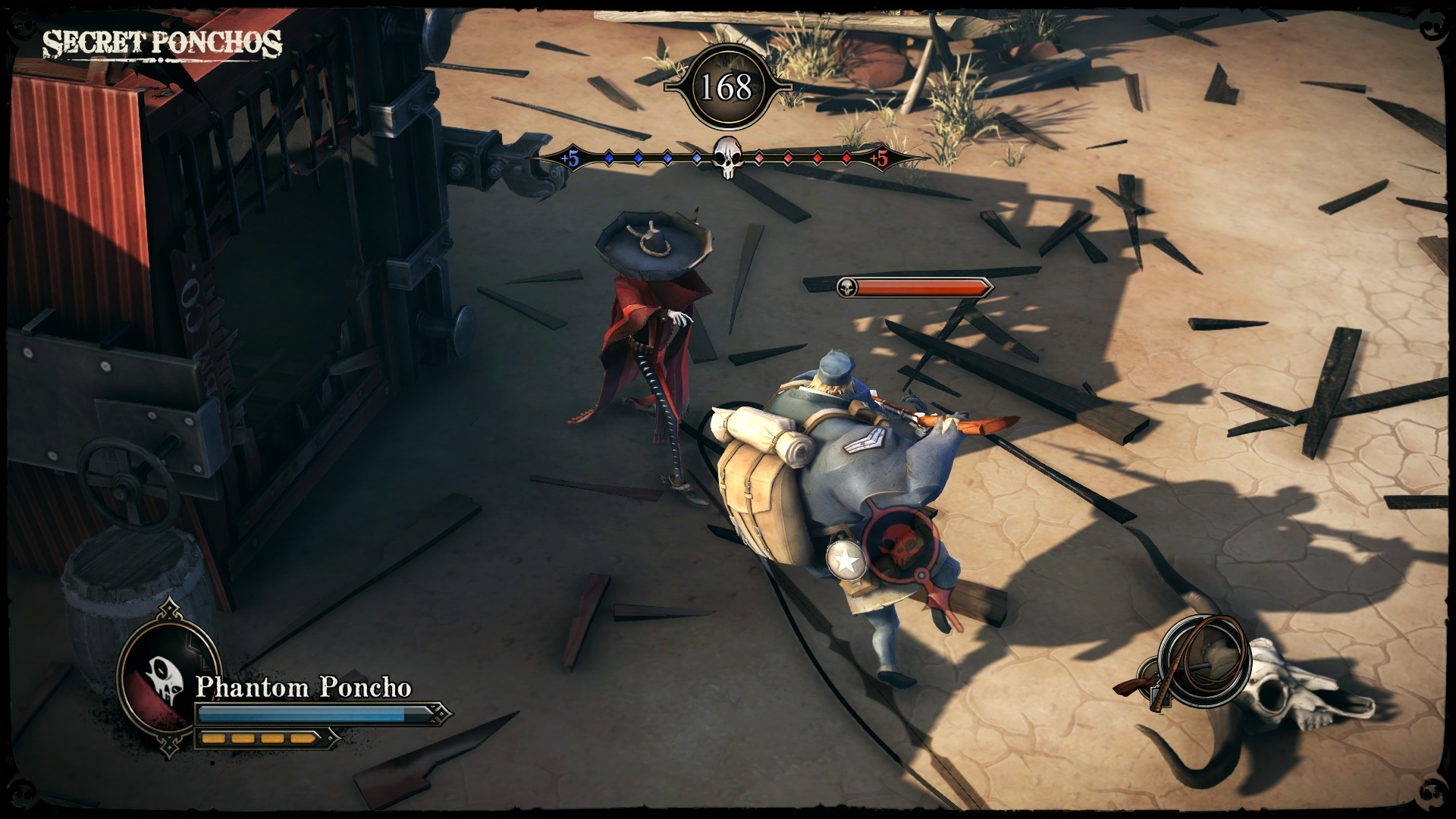The width and height of the screenshot is (1456, 819).
Task: Toggle the first blue diamond on the score bar
Action: (610, 158)
